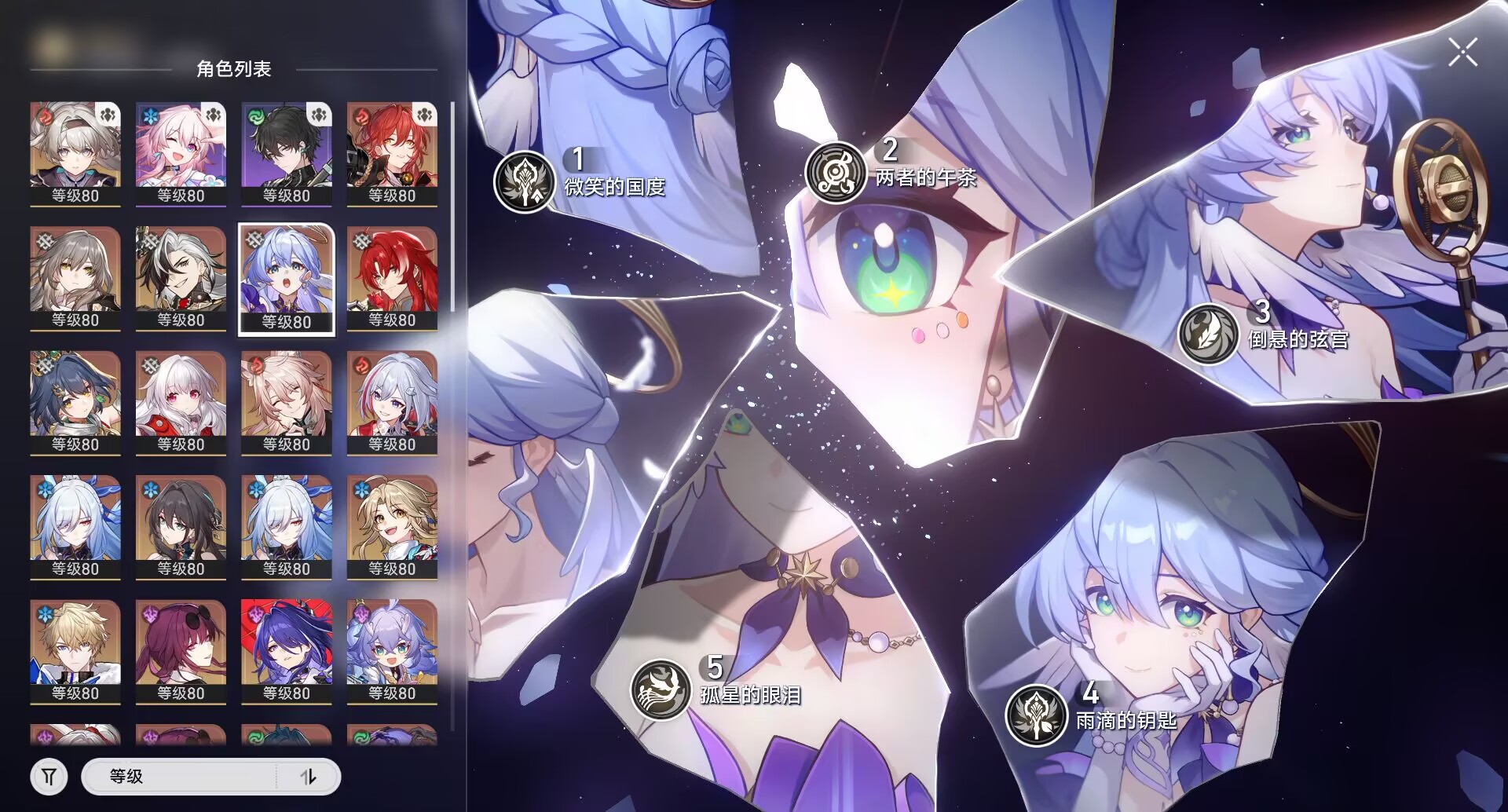Choose the white-haired Clara portrait

coord(181,402)
